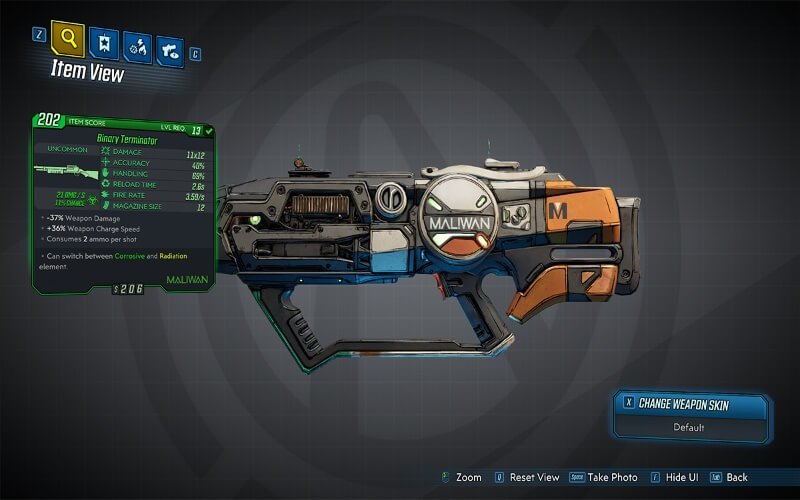The width and height of the screenshot is (800, 500).
Task: Switch to the gun and eye tab
Action: tap(170, 49)
